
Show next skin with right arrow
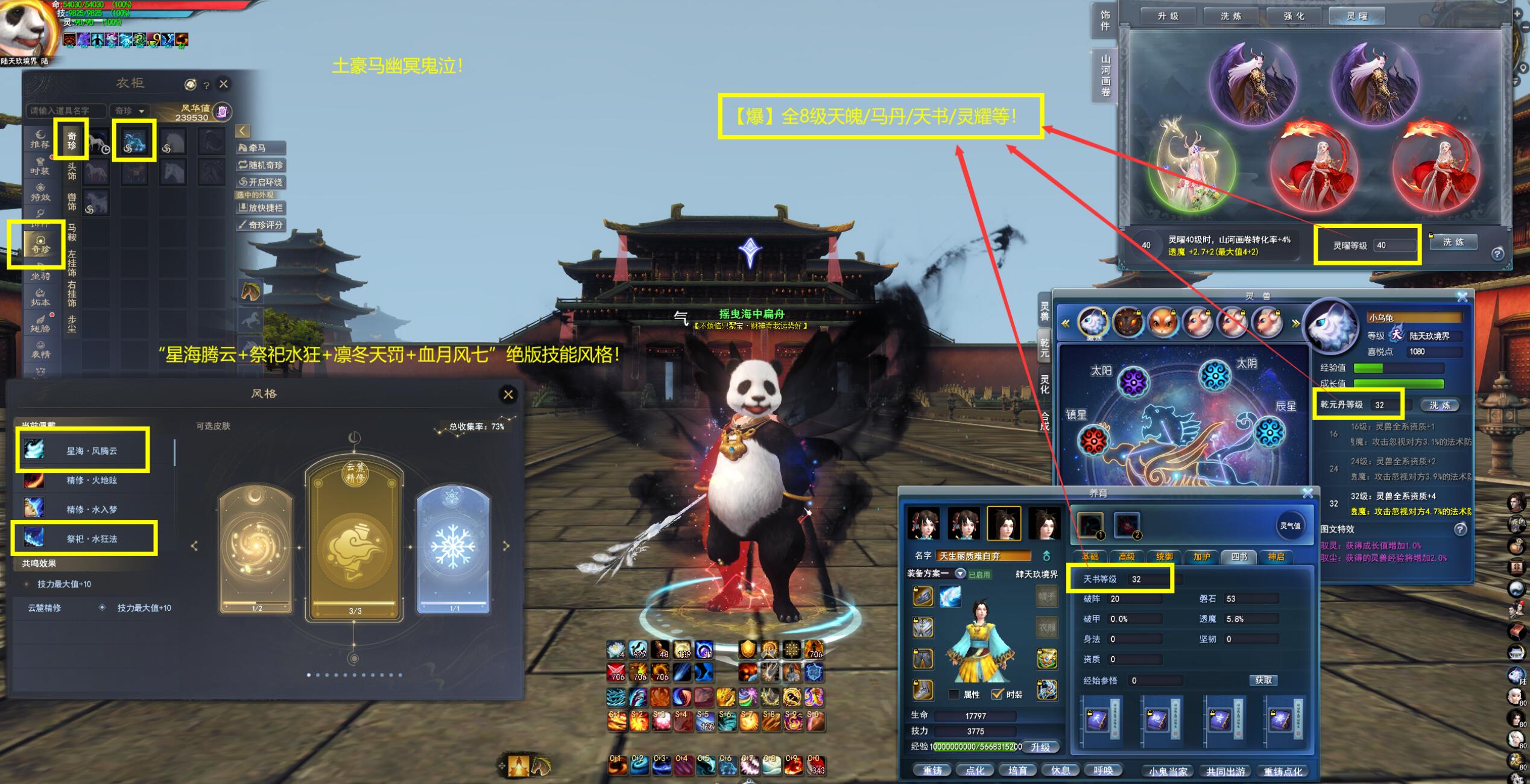(x=506, y=546)
